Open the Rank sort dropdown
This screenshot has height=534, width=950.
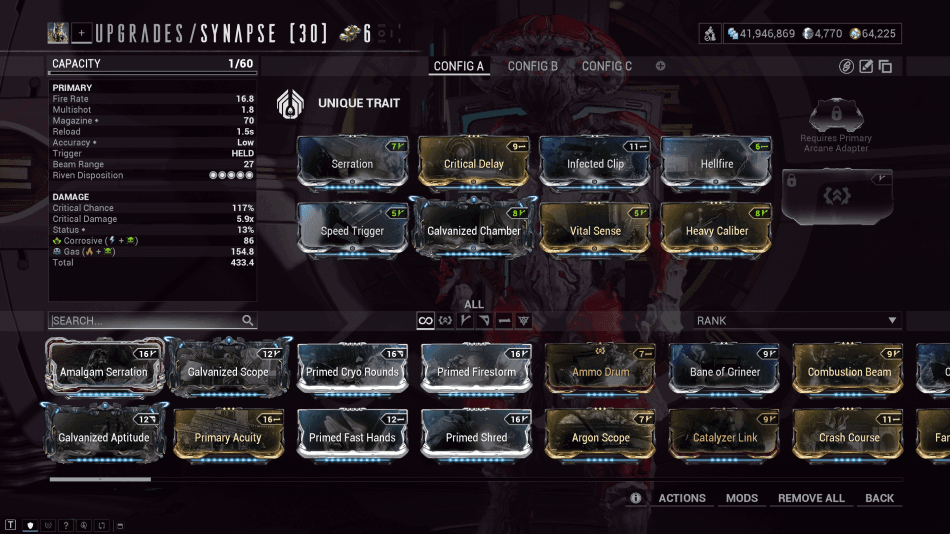[x=798, y=321]
